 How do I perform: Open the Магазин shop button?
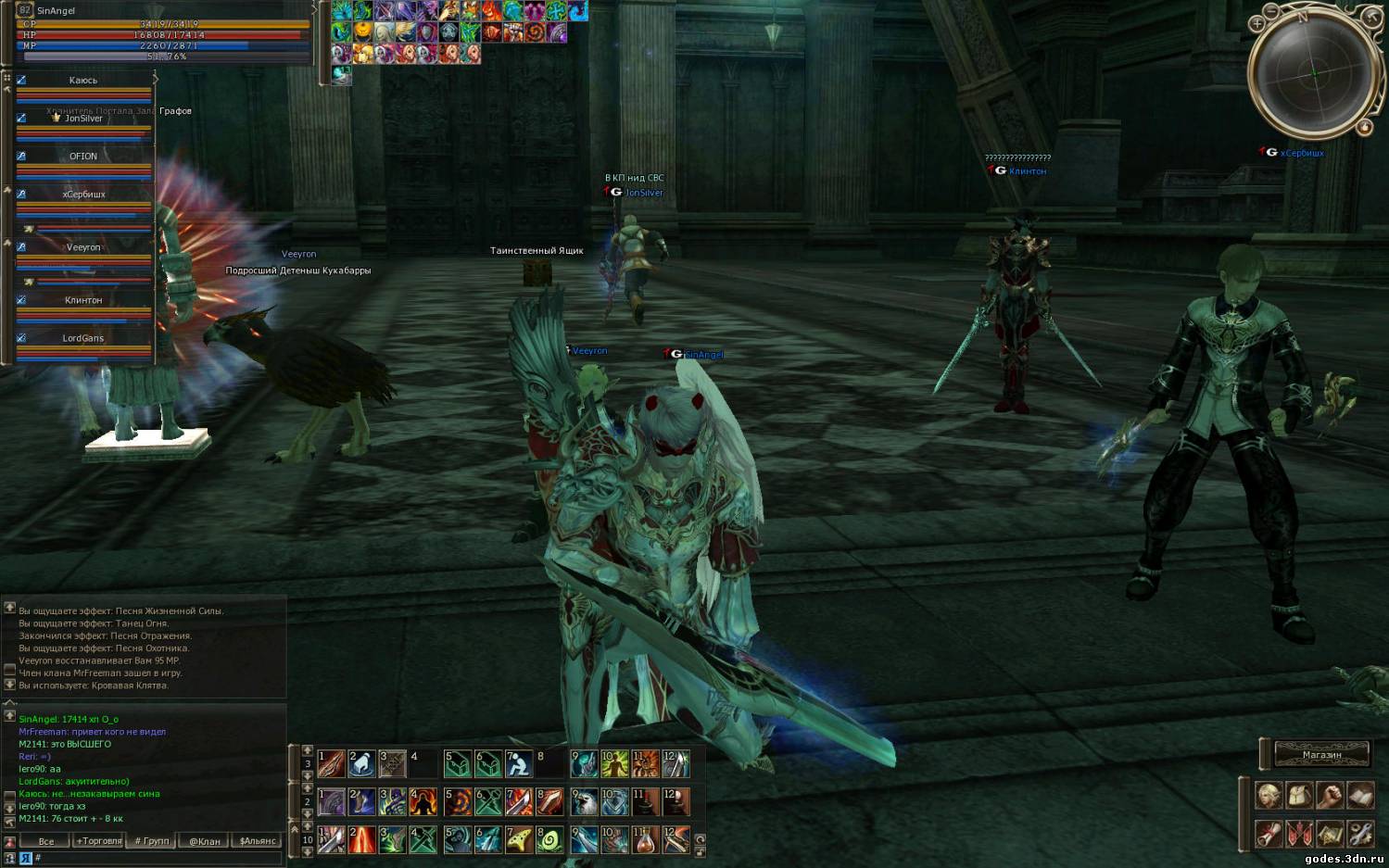[x=1321, y=754]
